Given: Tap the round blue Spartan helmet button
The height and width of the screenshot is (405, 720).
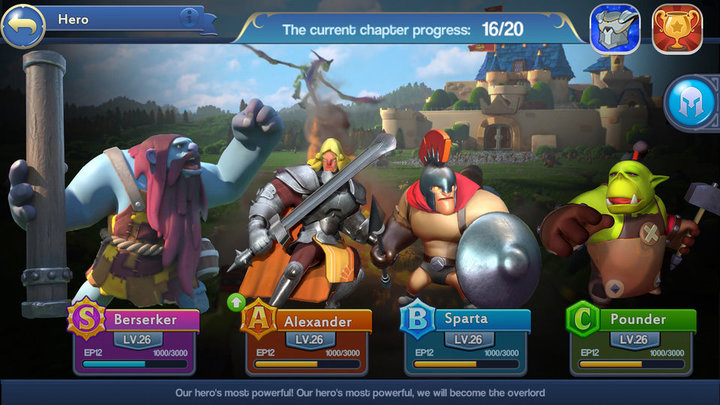Looking at the screenshot, I should click(x=692, y=105).
